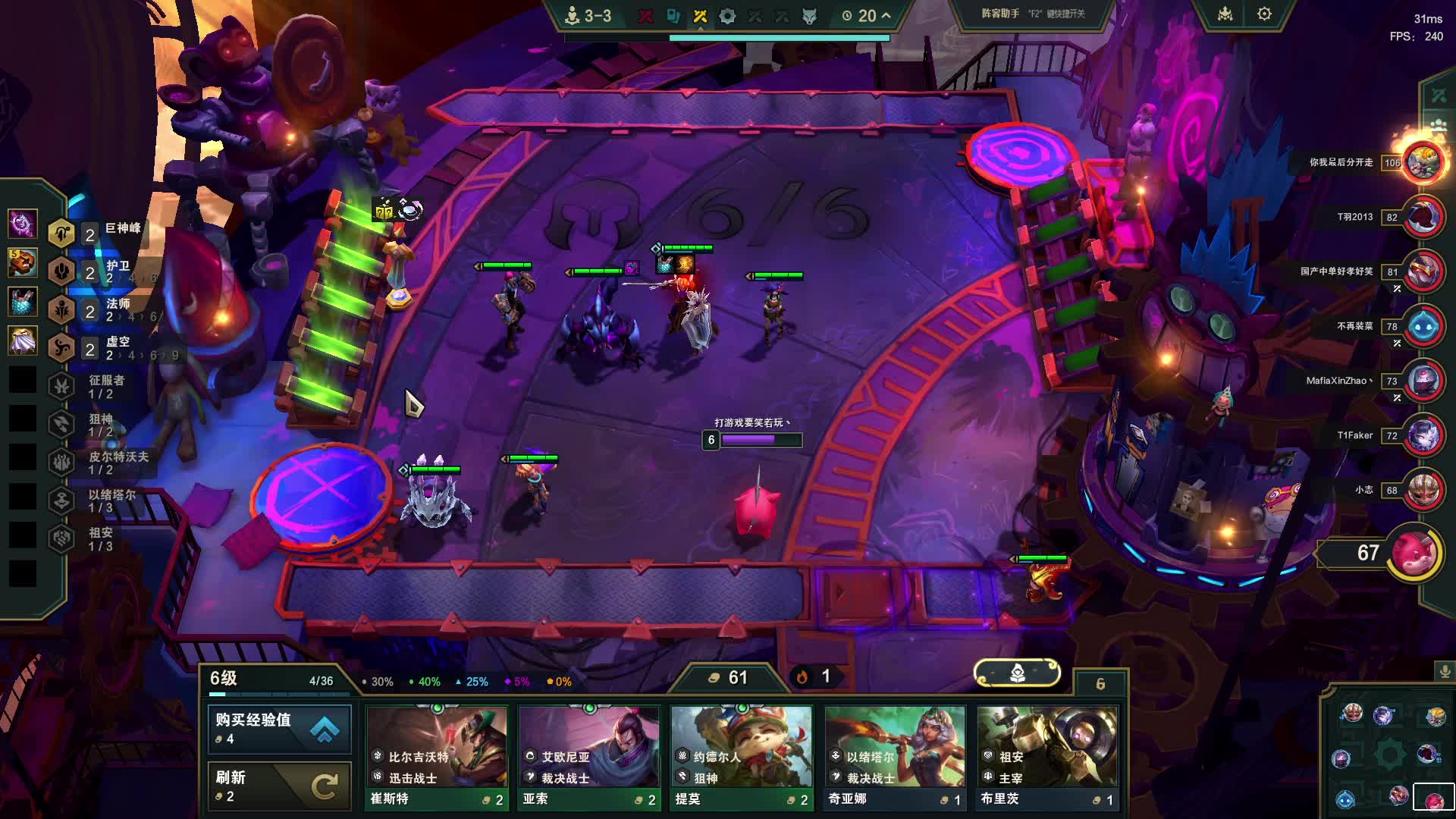Select the 提莫 shop card

[741, 757]
